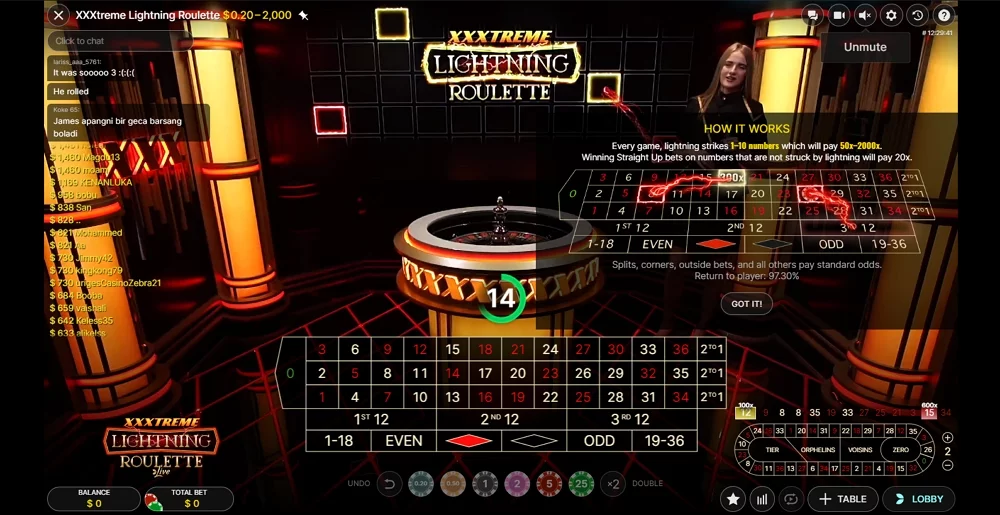Close the game with the X button
This screenshot has height=515, width=1000.
59,15
